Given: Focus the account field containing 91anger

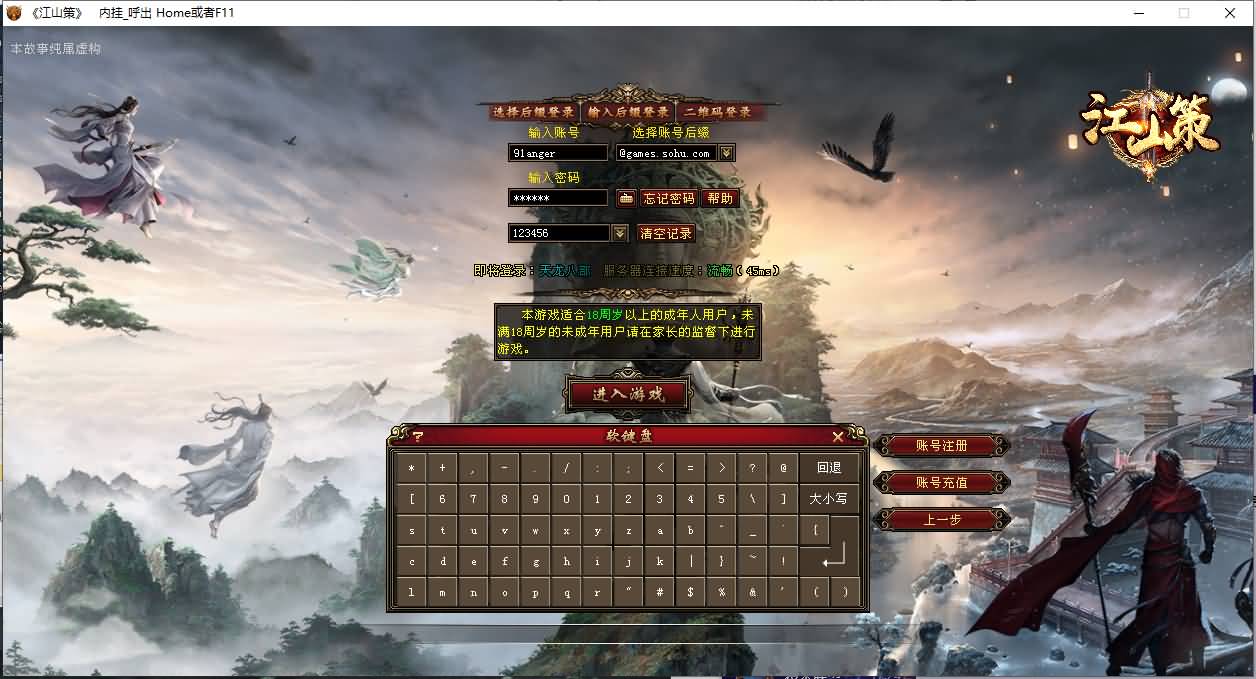Looking at the screenshot, I should pyautogui.click(x=557, y=153).
